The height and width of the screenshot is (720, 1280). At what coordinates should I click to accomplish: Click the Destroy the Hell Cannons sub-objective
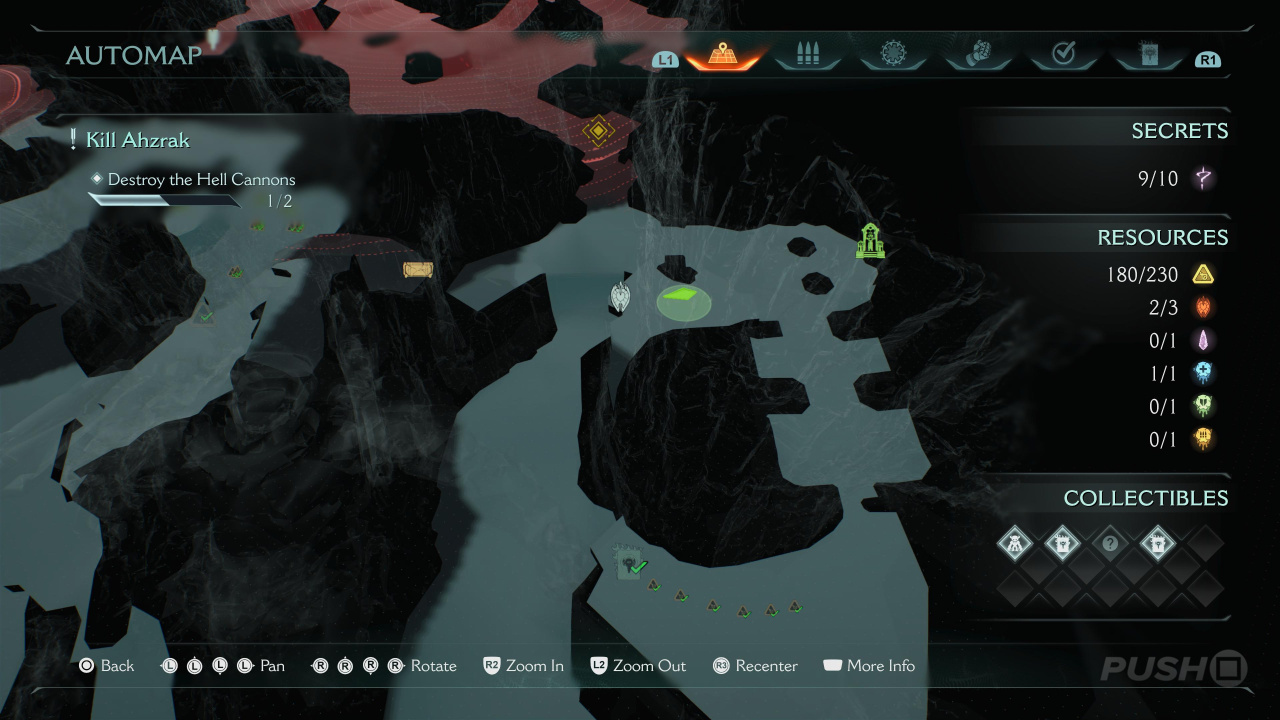[201, 180]
